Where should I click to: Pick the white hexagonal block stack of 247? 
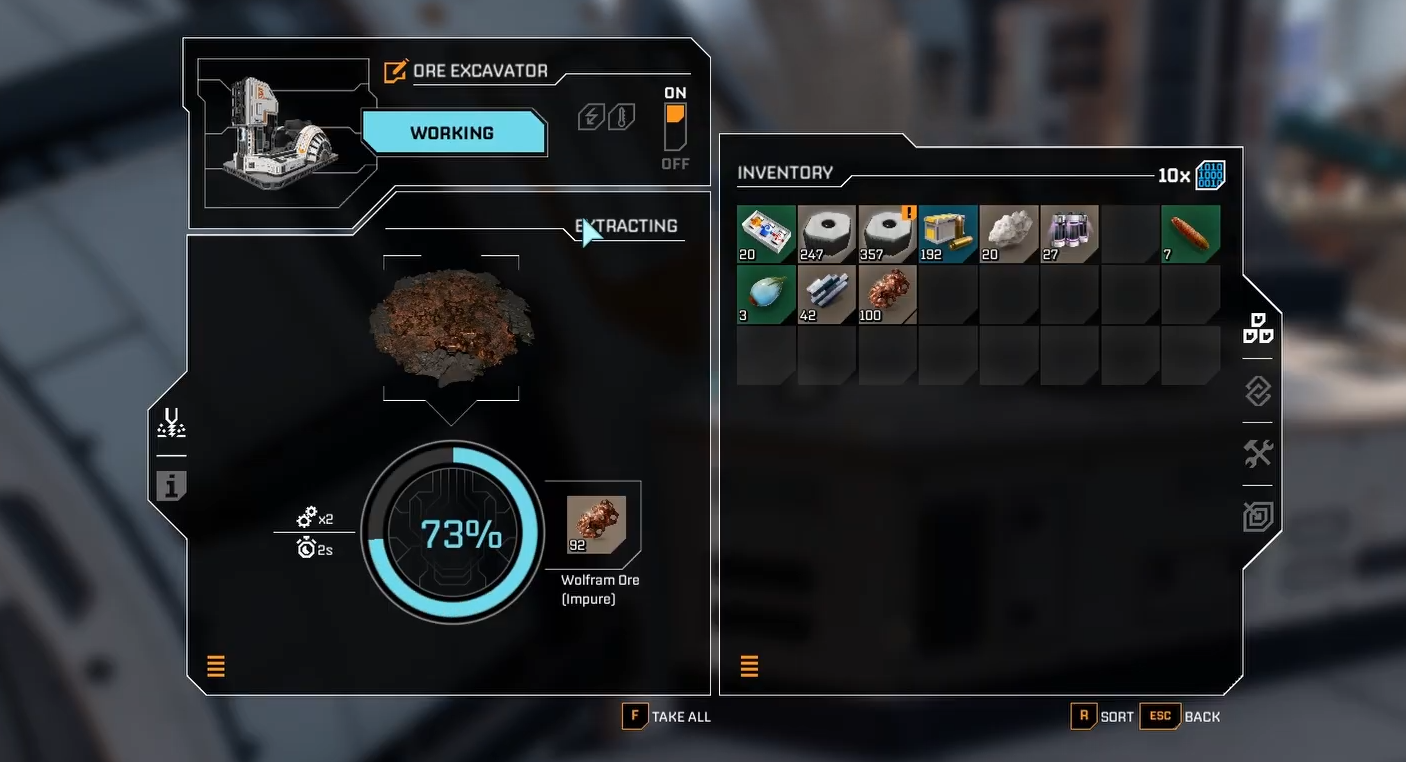coord(827,234)
